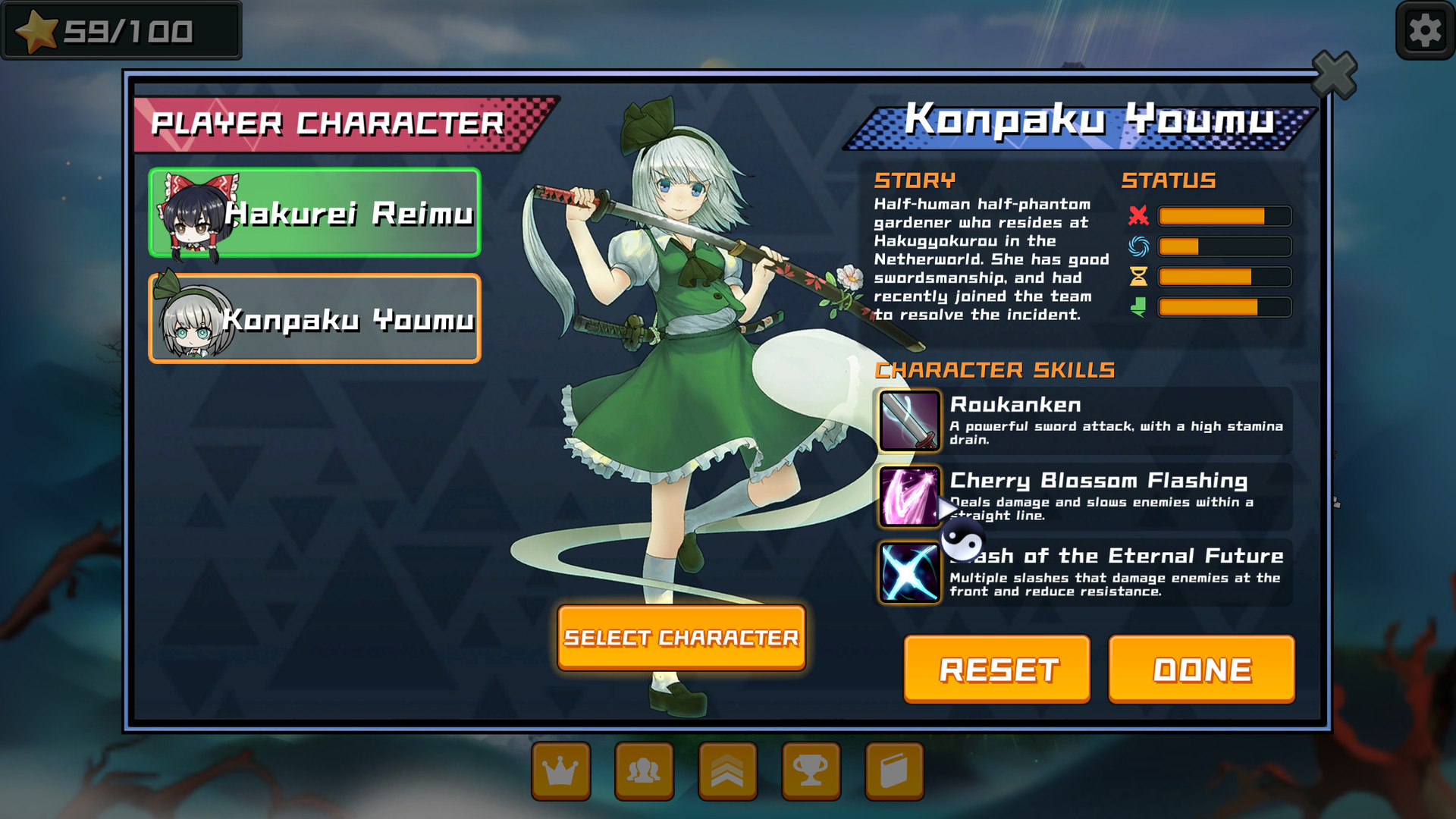The image size is (1456, 819).
Task: Open the settings gear in the corner
Action: [x=1424, y=30]
